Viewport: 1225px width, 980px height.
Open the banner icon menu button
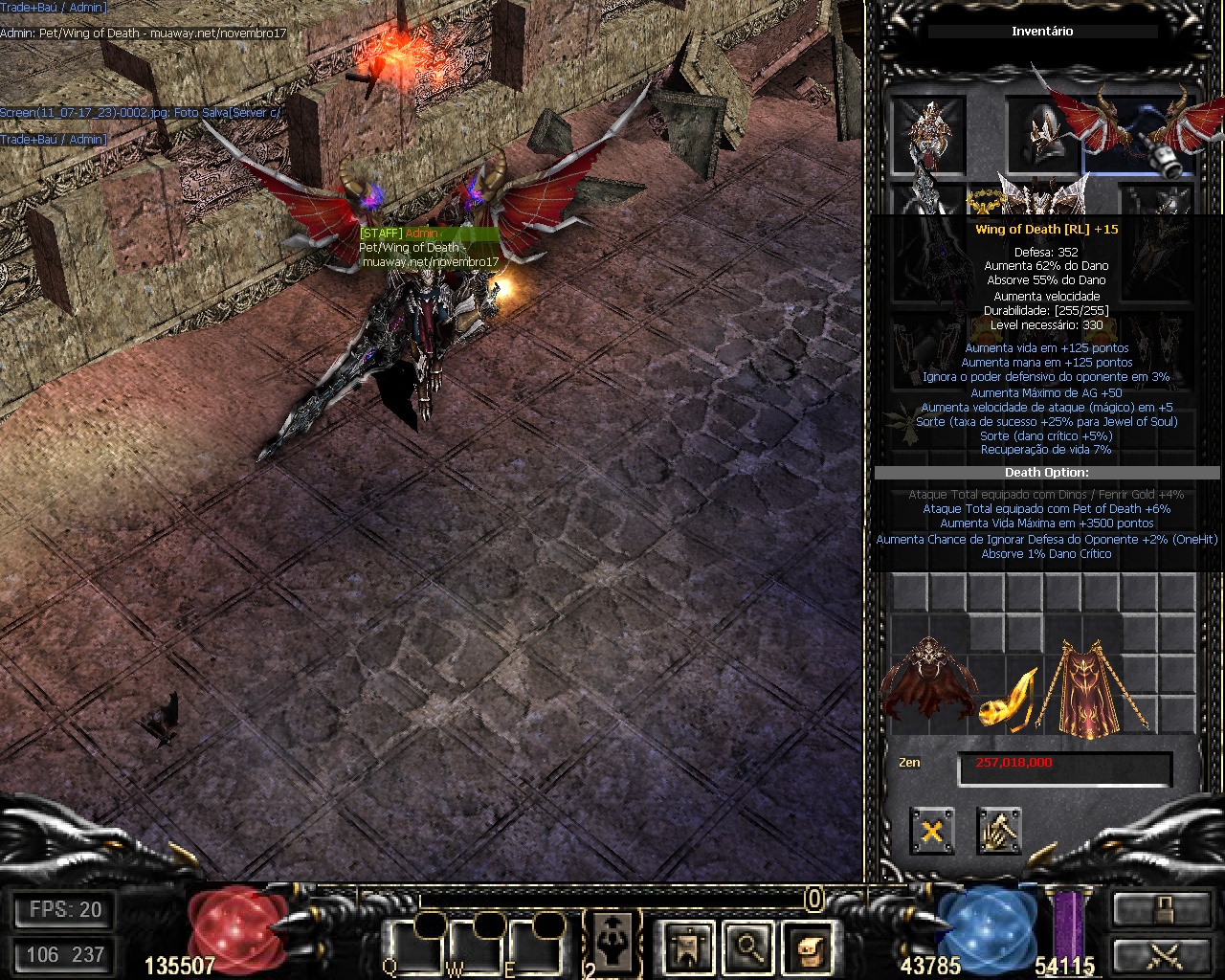(689, 946)
